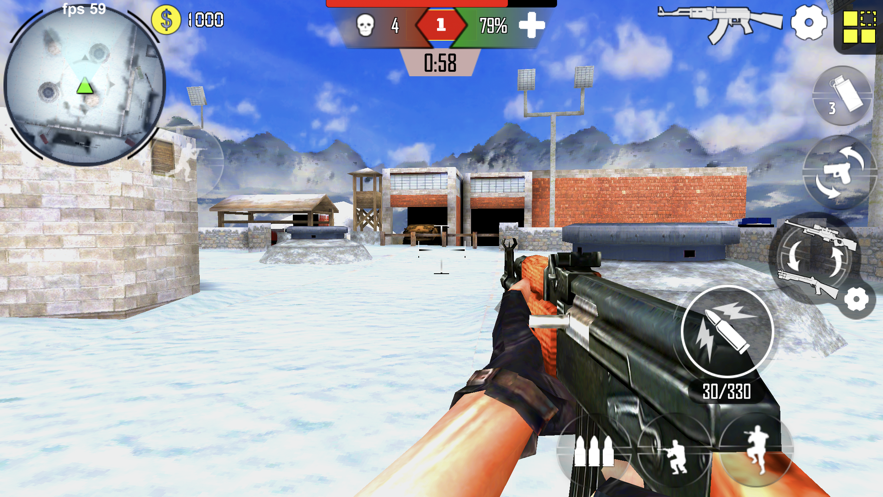
Task: Tap the white plus health icon
Action: [x=532, y=26]
